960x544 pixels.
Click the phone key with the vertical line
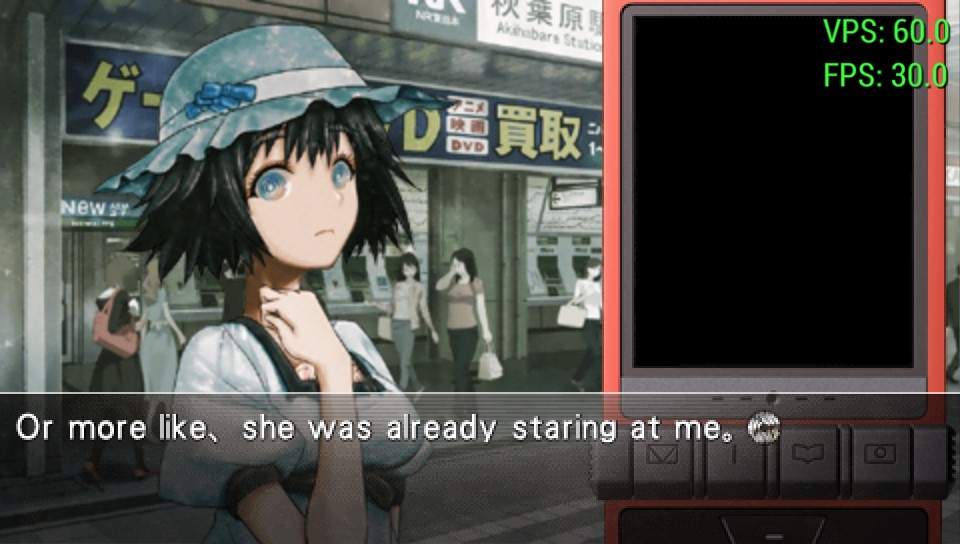[735, 456]
